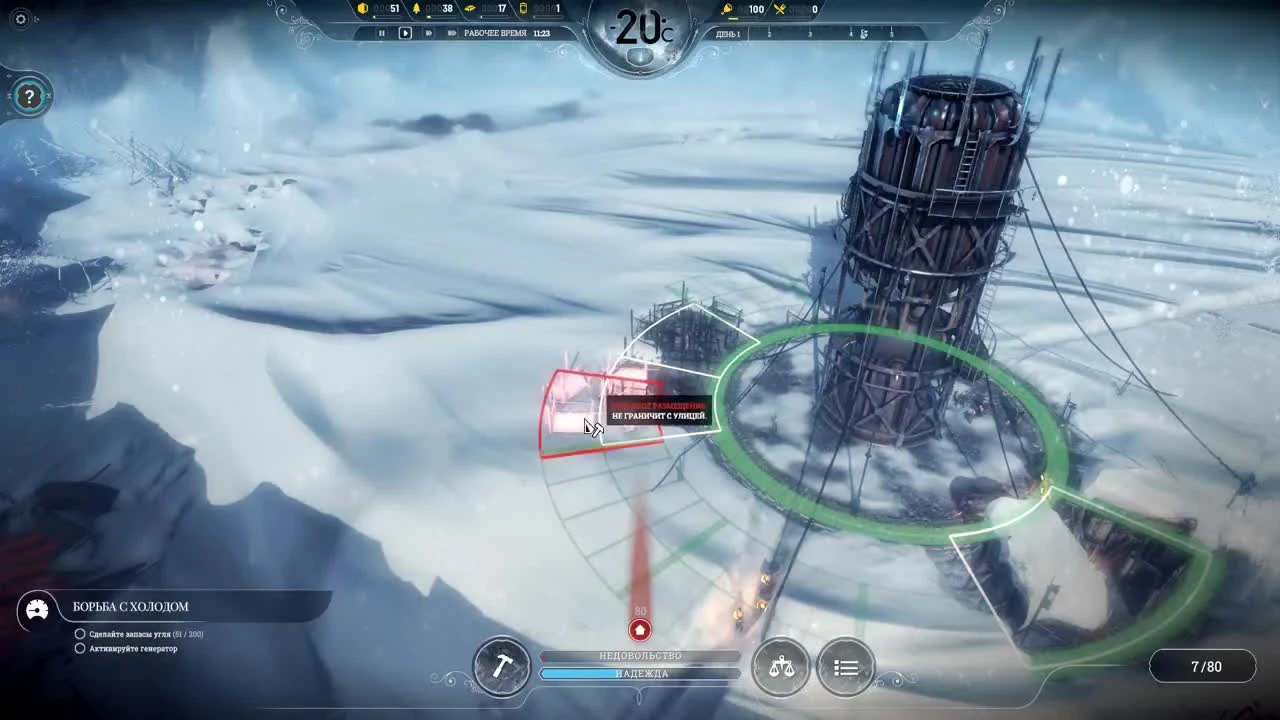Image resolution: width=1280 pixels, height=720 pixels.
Task: Open the construction build menu with the hammer icon
Action: pos(502,667)
